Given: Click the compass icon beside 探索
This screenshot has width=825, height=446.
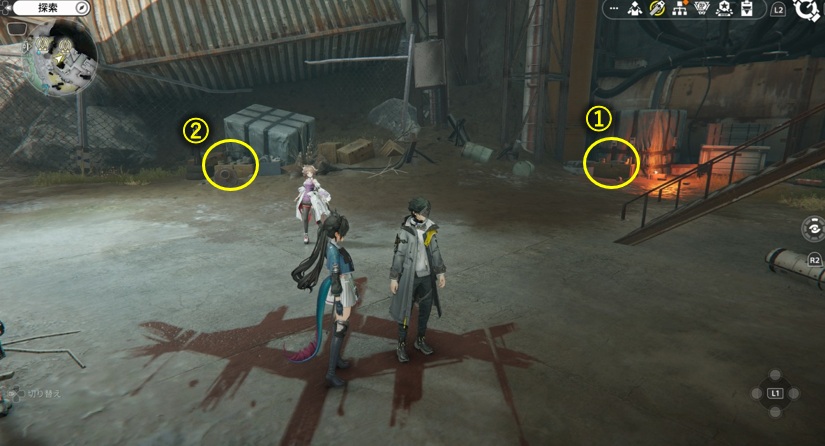Looking at the screenshot, I should pyautogui.click(x=80, y=8).
